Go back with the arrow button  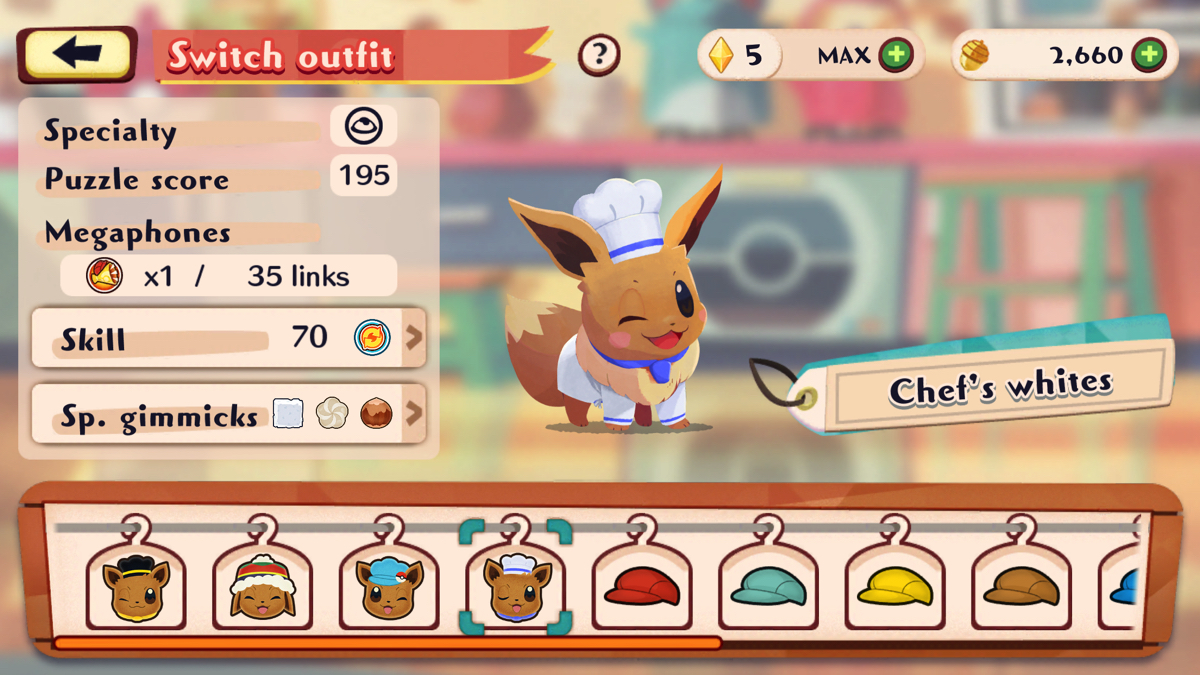(x=77, y=54)
